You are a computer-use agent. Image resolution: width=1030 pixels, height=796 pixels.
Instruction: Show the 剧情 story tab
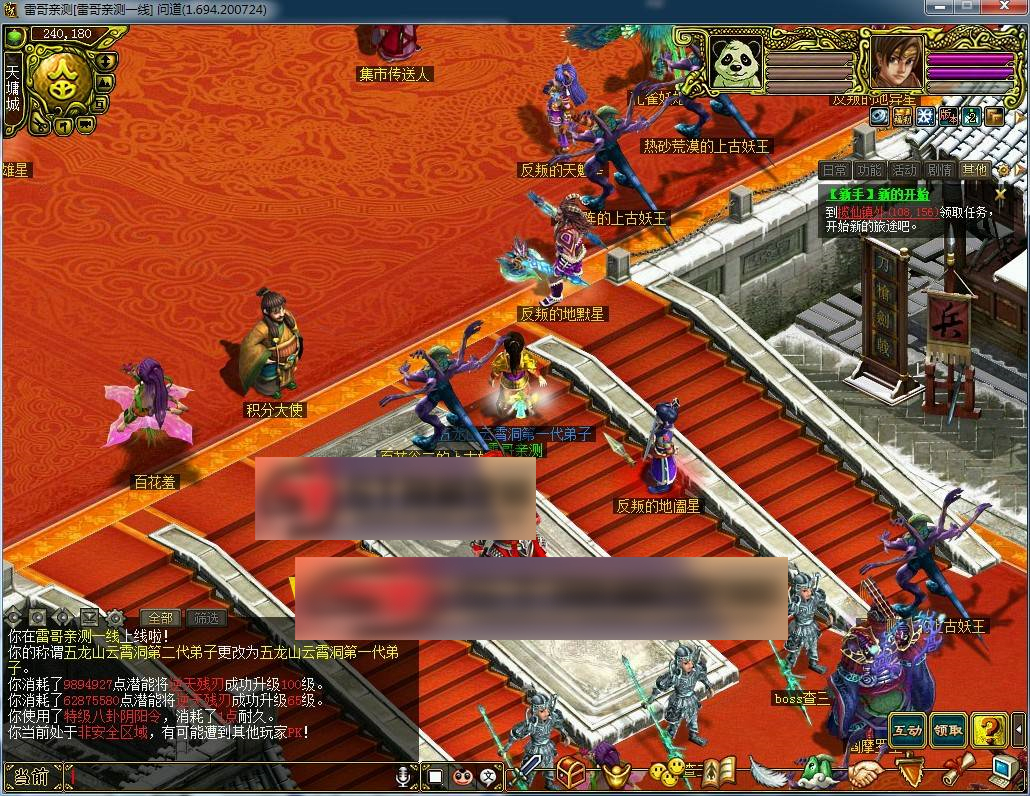point(940,170)
